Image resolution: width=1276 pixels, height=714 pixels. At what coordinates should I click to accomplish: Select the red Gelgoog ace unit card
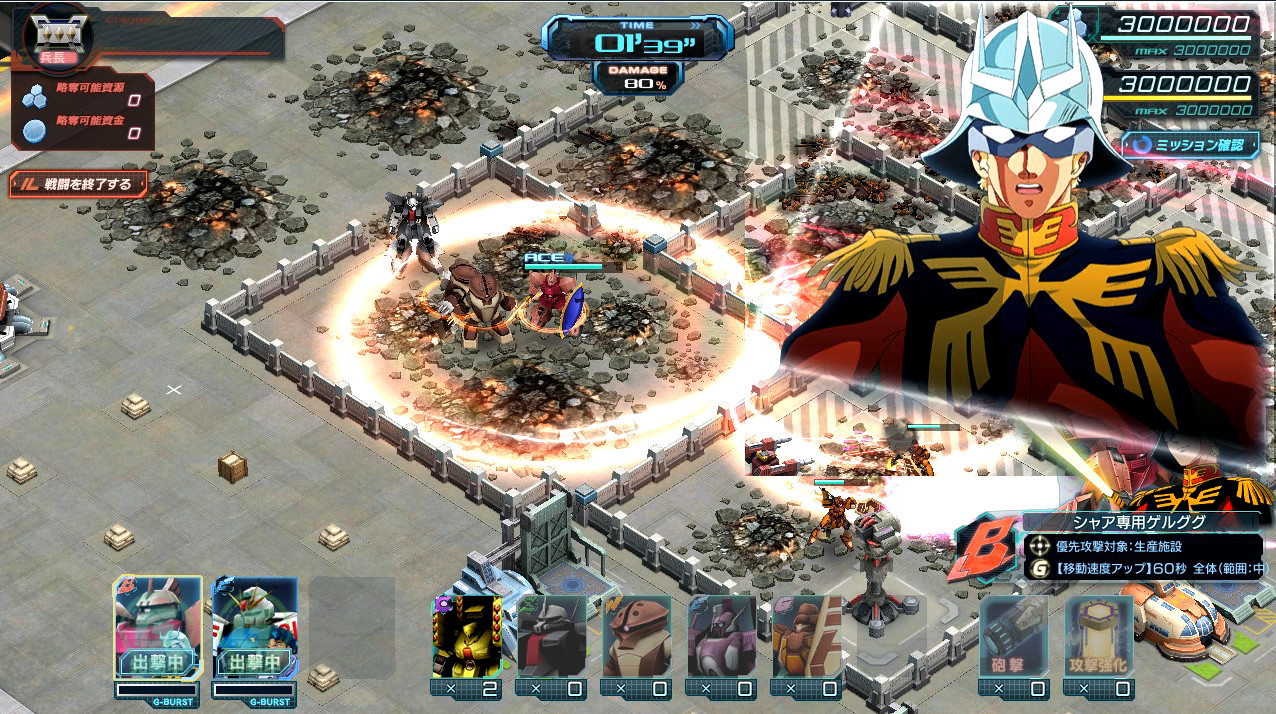[x=157, y=628]
